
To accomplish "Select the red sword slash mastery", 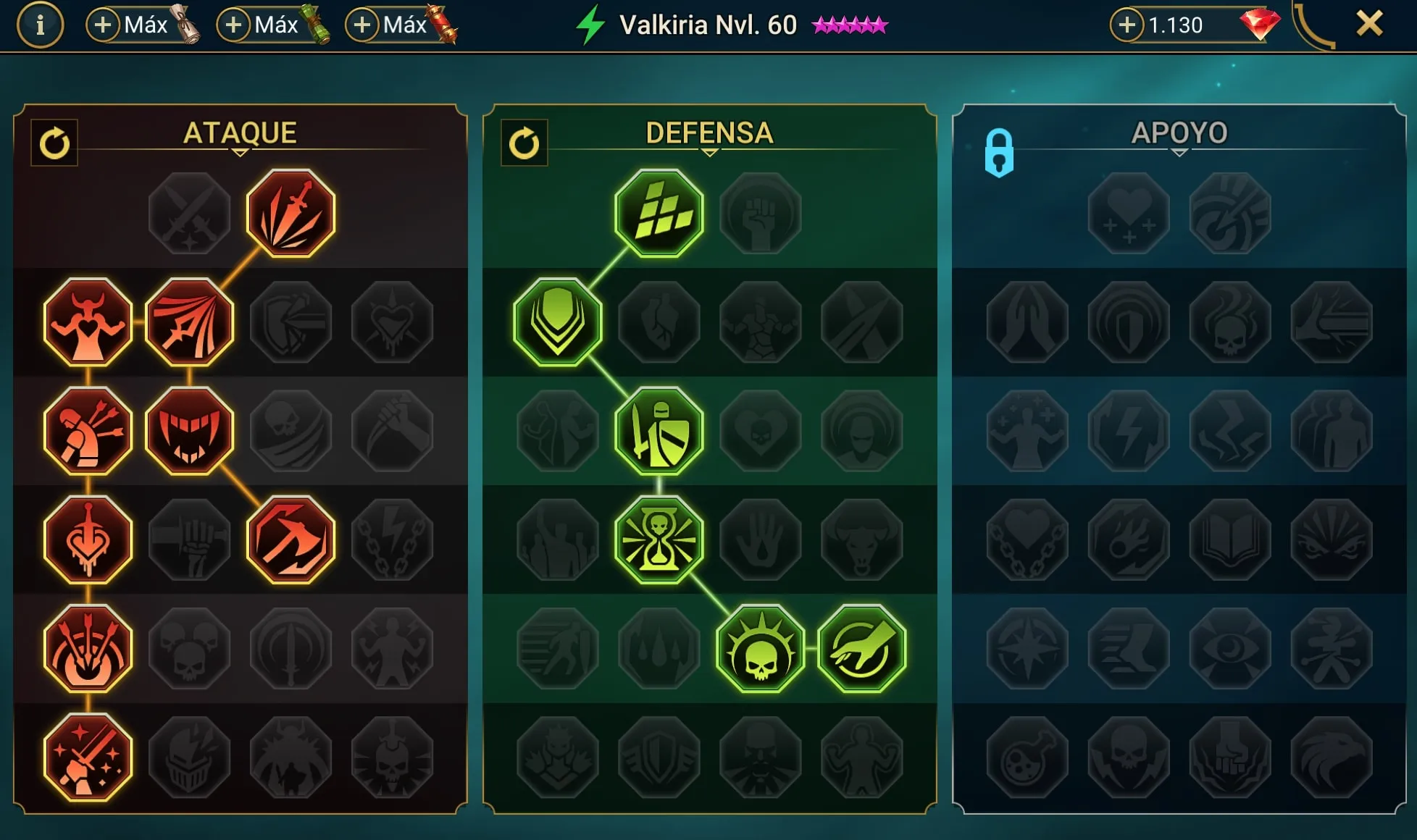I will click(290, 214).
